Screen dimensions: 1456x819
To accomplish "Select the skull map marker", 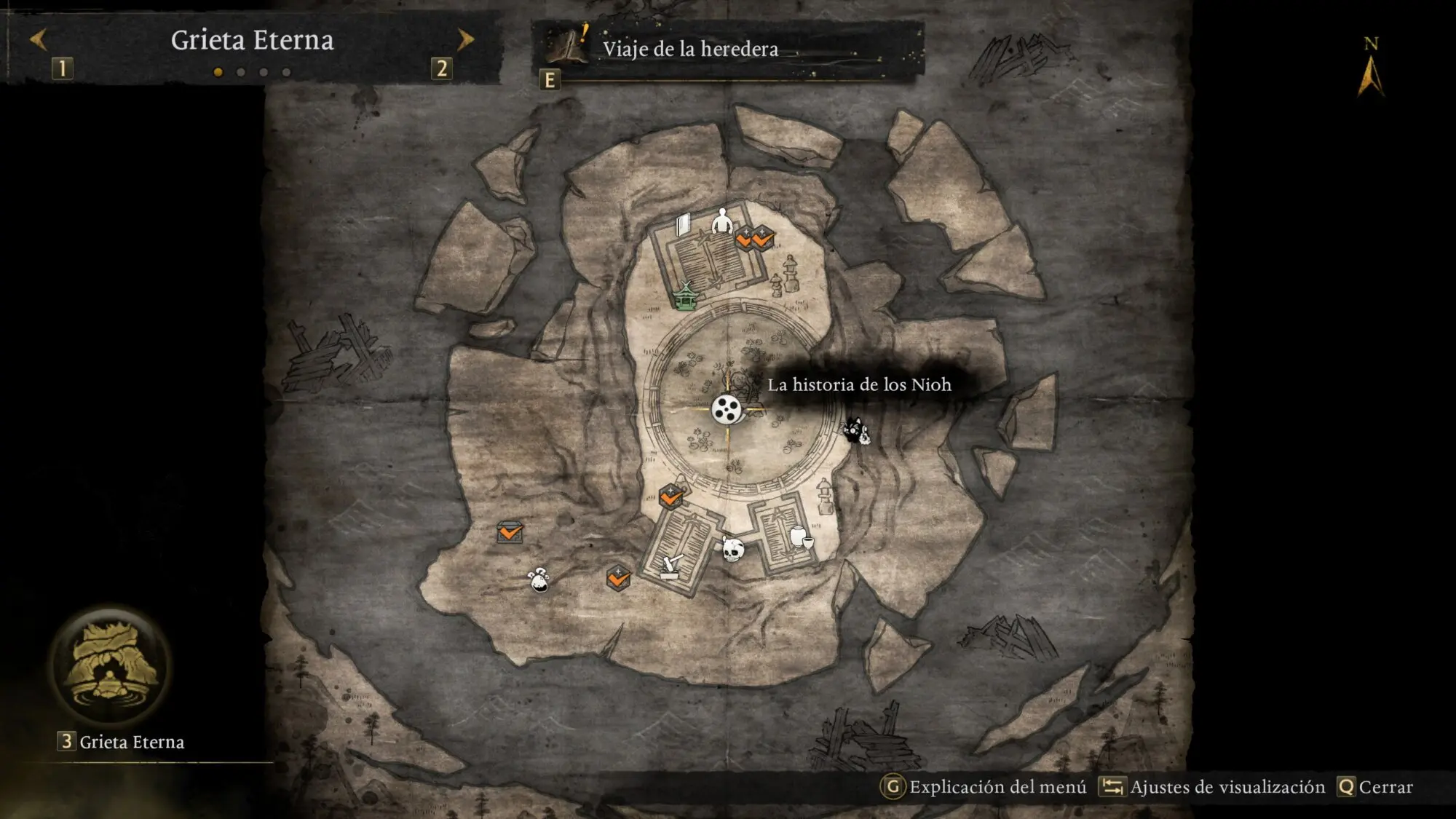I will click(732, 550).
